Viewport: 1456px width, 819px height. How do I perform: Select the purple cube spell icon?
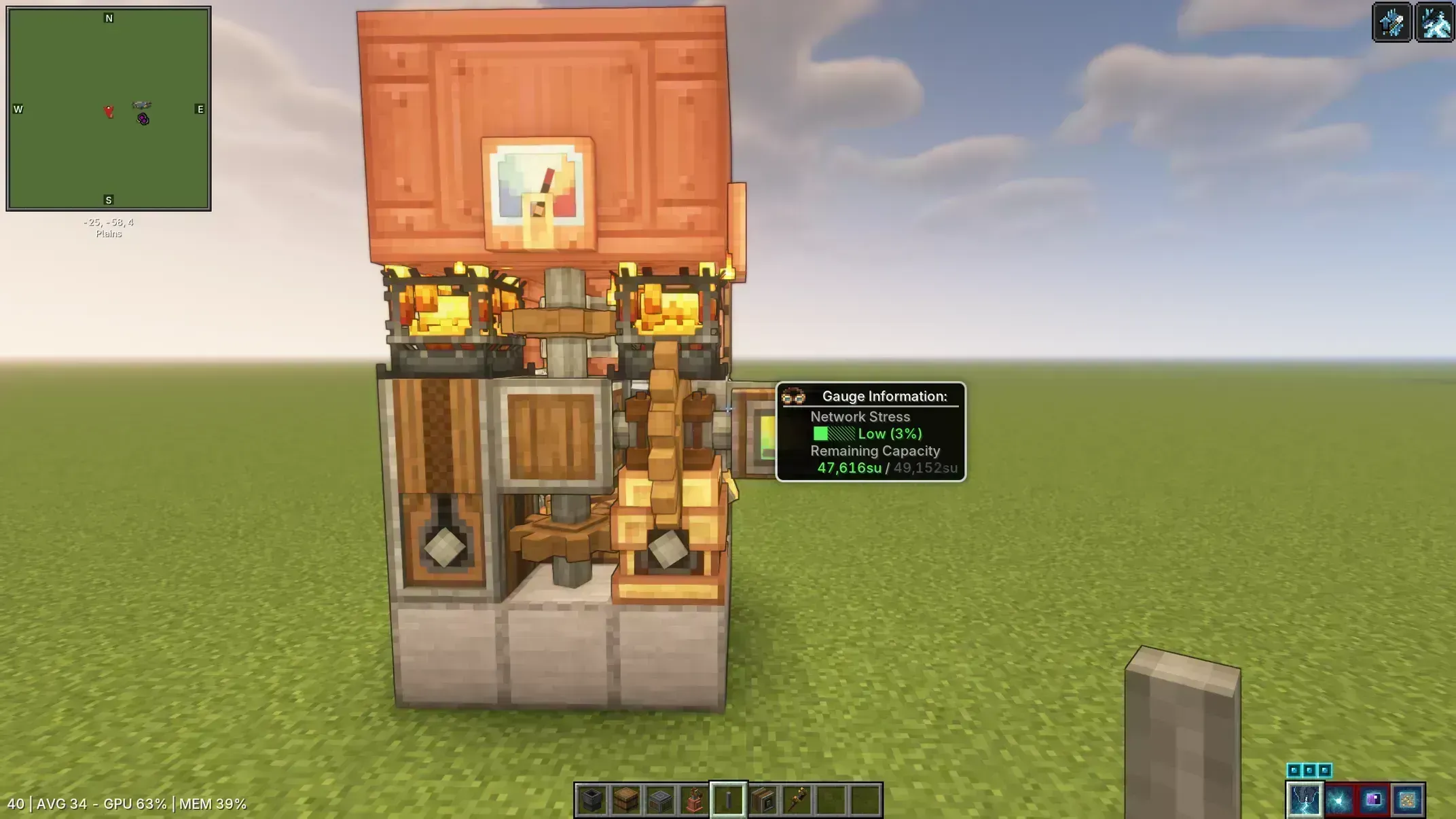[1373, 800]
